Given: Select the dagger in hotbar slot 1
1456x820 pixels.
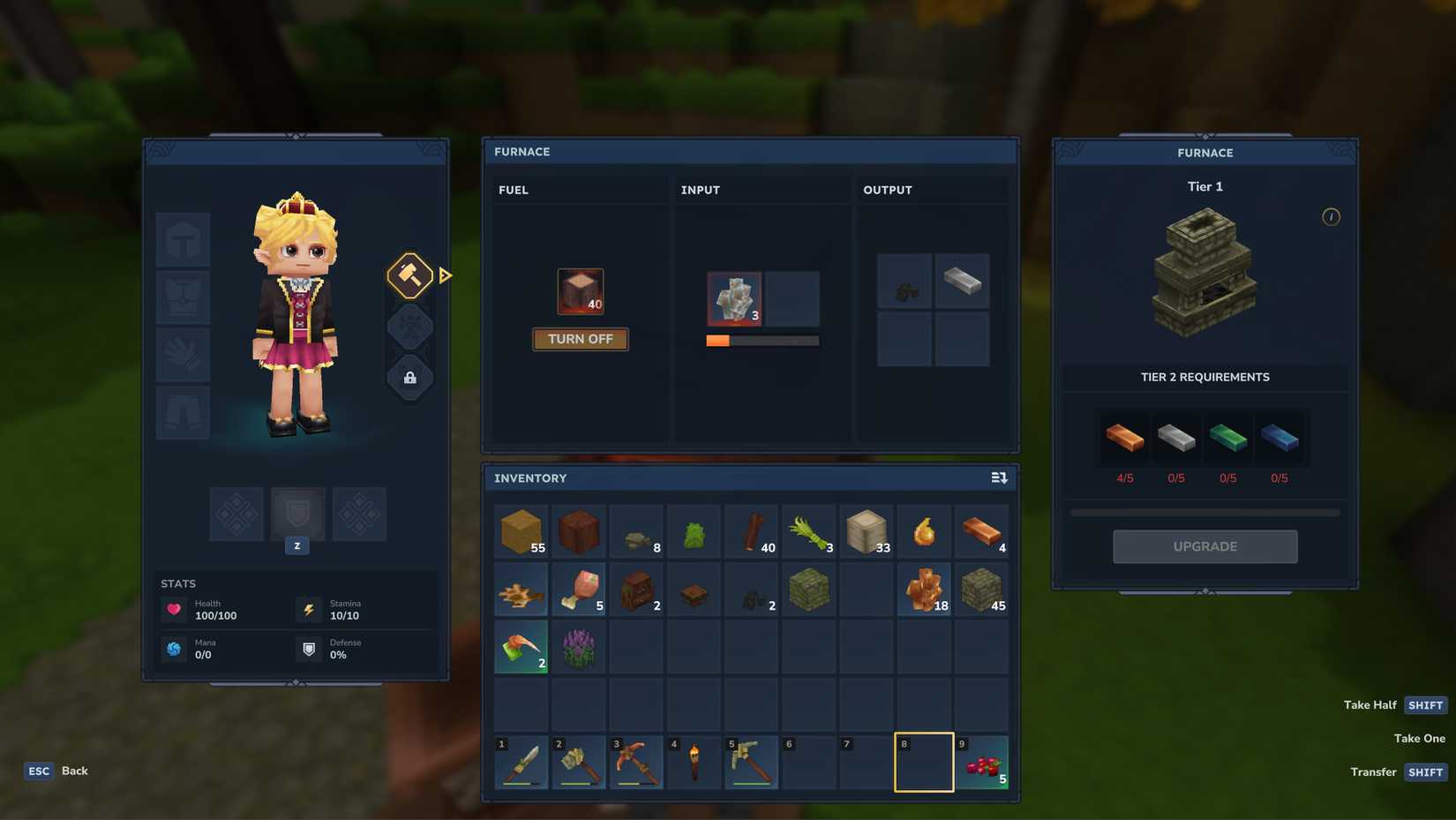Looking at the screenshot, I should point(521,762).
